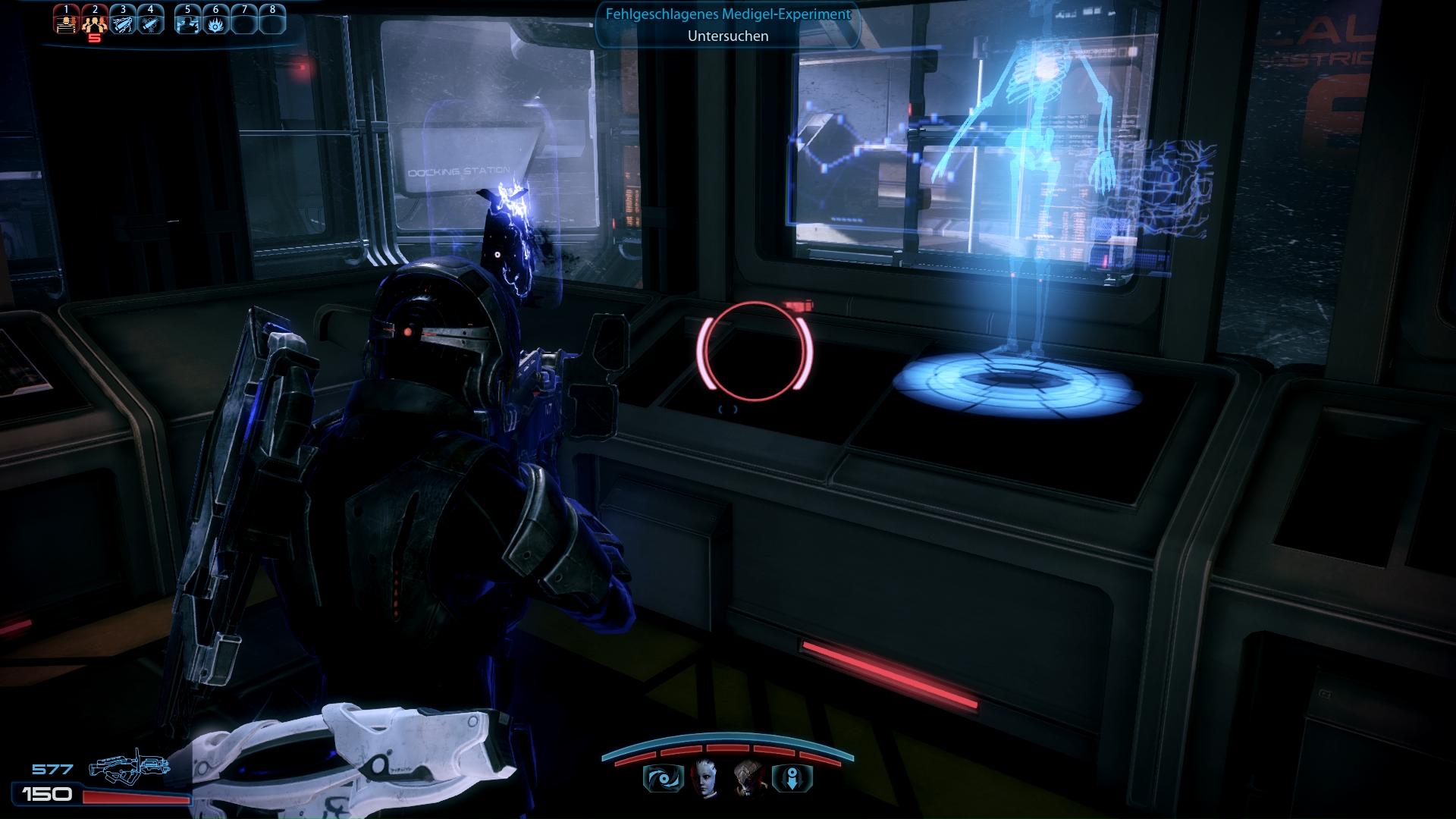Activate the blue flame power in slot 6
Screen dimensions: 1456x819
click(x=215, y=23)
